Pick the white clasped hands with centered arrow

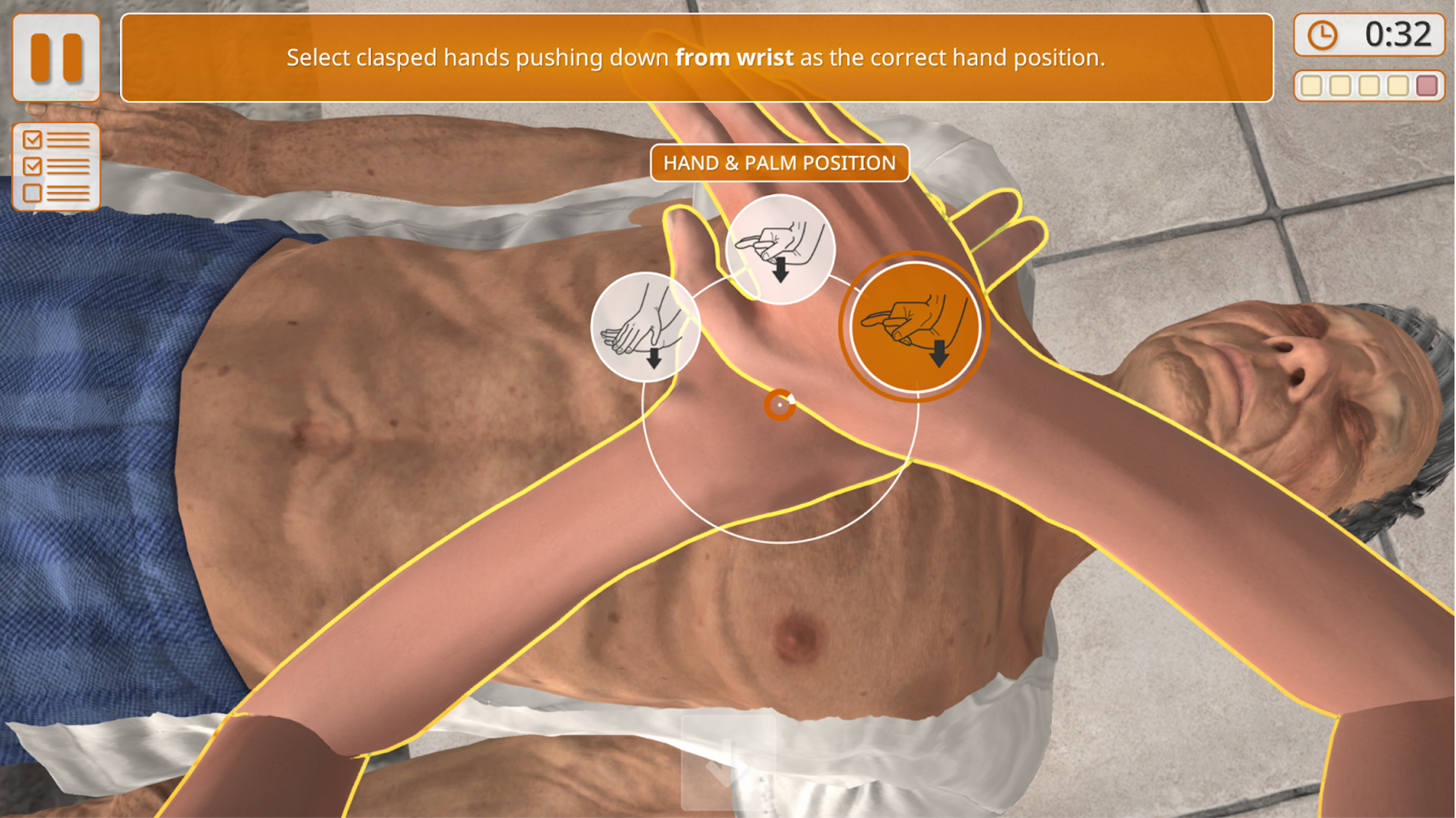(780, 249)
